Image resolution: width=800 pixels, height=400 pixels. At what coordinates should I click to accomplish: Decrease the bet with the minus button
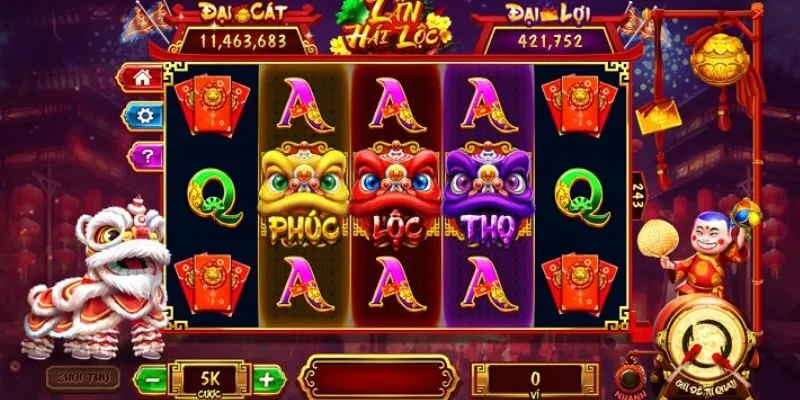point(149,379)
